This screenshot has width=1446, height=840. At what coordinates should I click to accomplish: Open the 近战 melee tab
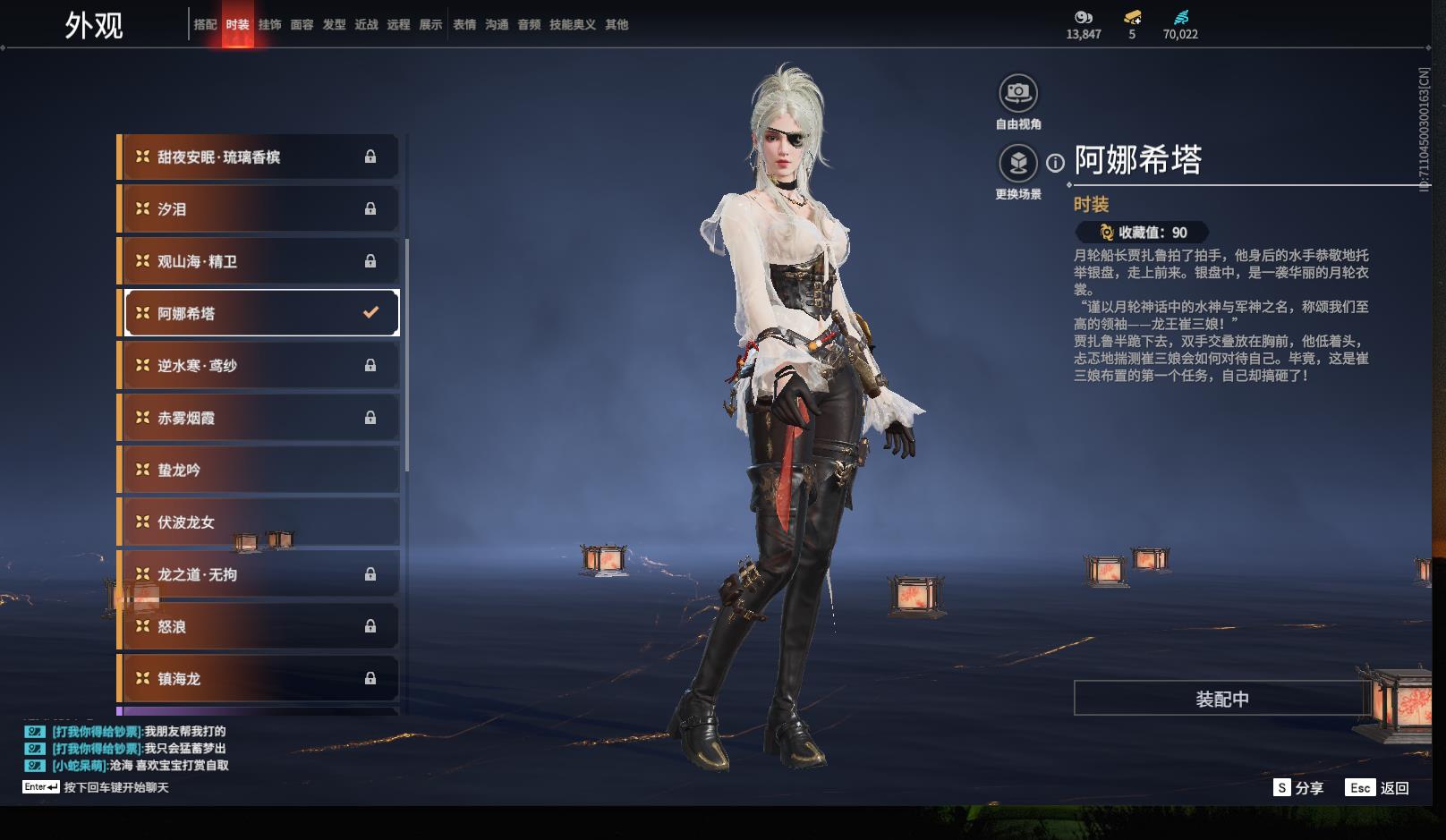366,25
